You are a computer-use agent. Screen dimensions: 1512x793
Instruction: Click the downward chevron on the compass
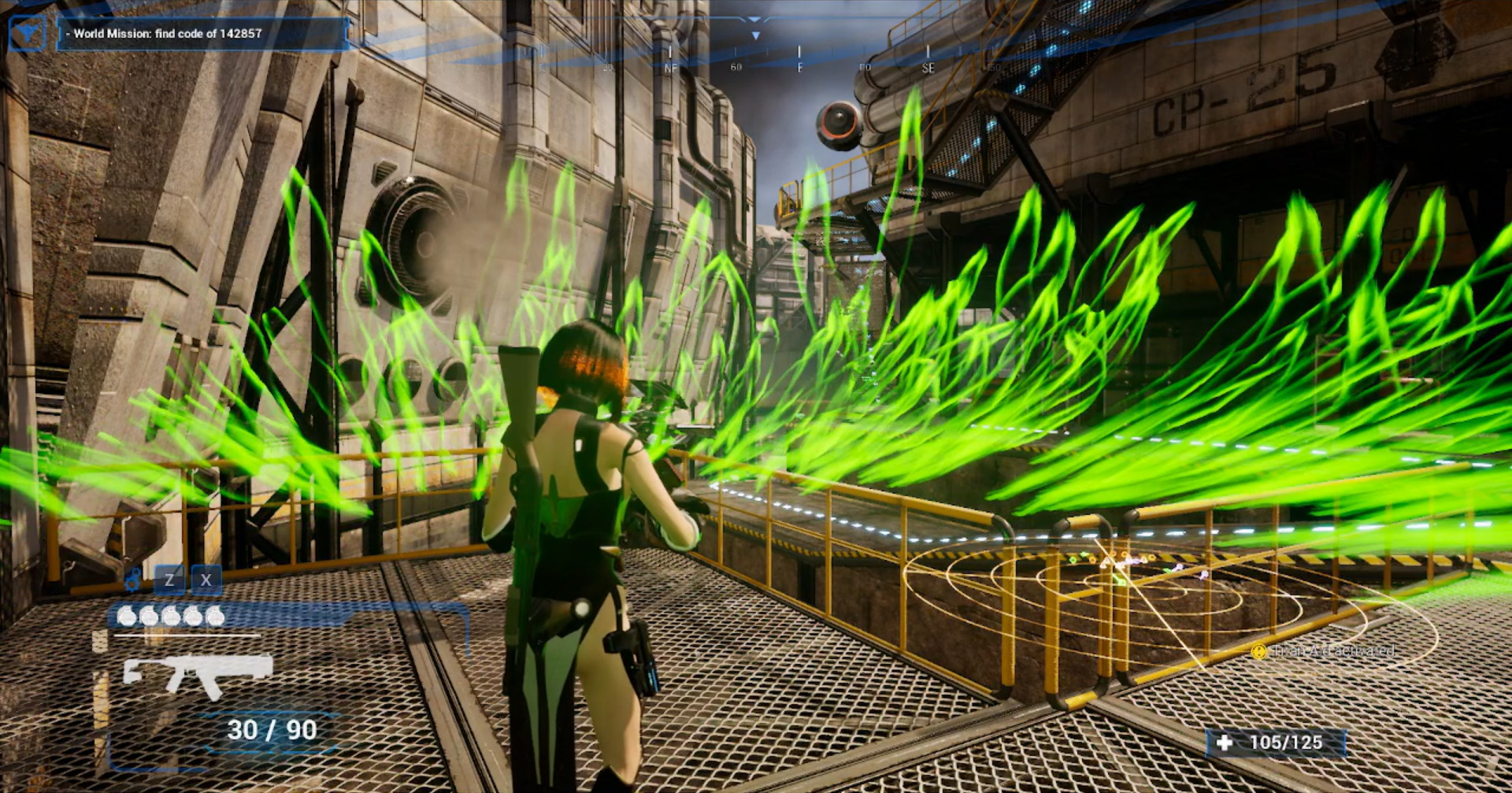pyautogui.click(x=756, y=34)
